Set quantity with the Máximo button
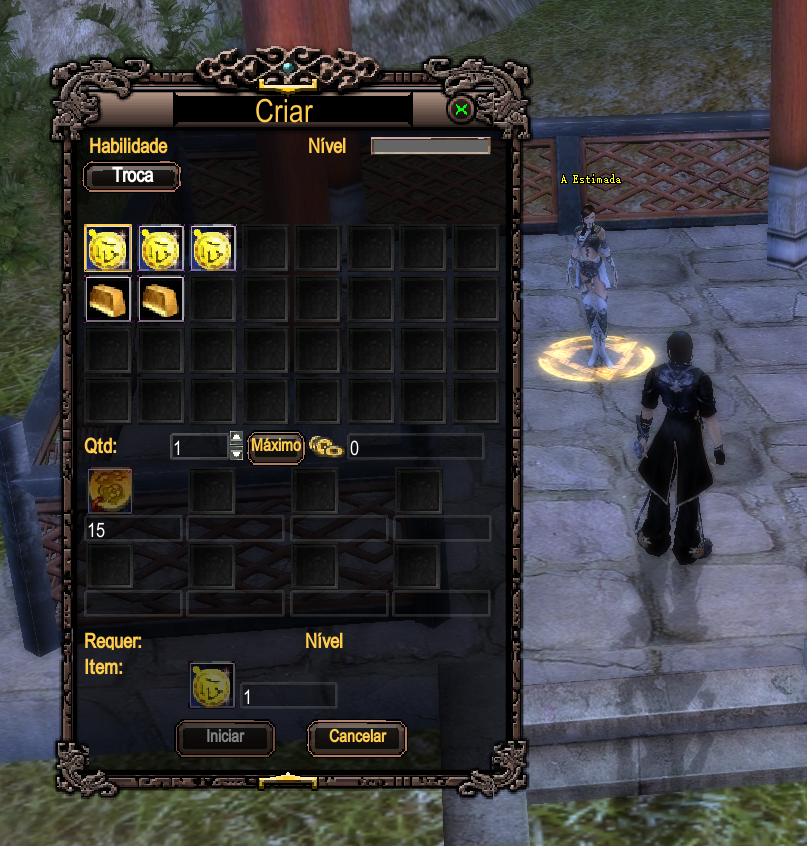Image resolution: width=807 pixels, height=846 pixels. pos(276,446)
